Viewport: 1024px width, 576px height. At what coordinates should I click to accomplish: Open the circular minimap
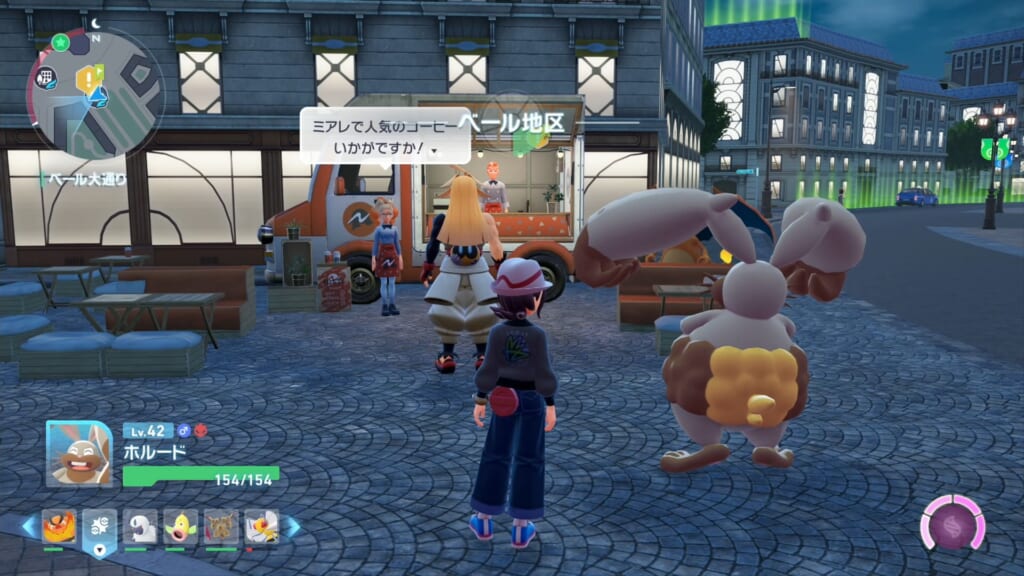click(x=95, y=93)
